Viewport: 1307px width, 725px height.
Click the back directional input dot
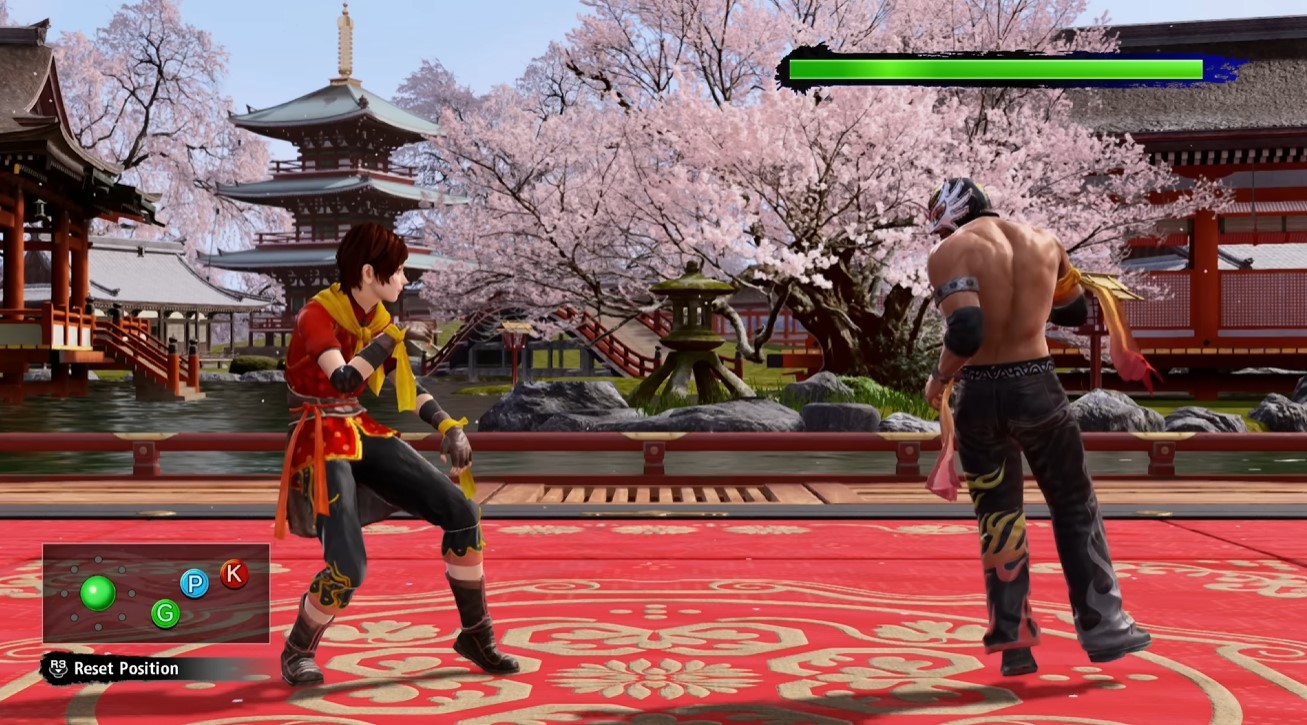[x=65, y=593]
